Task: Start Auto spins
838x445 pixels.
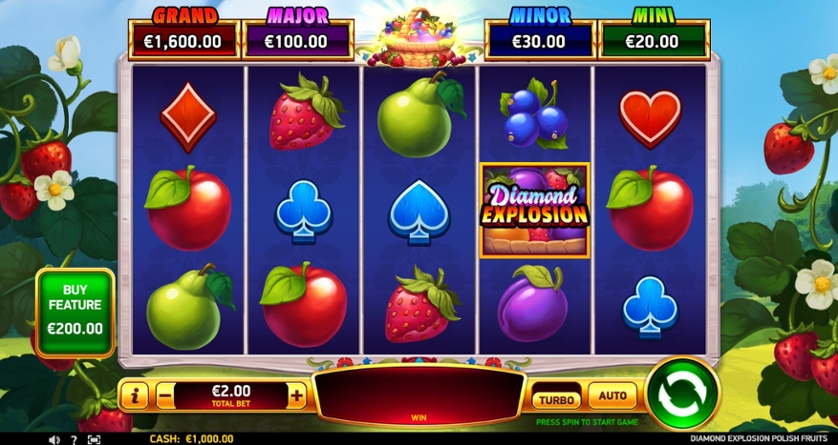Action: click(x=612, y=396)
